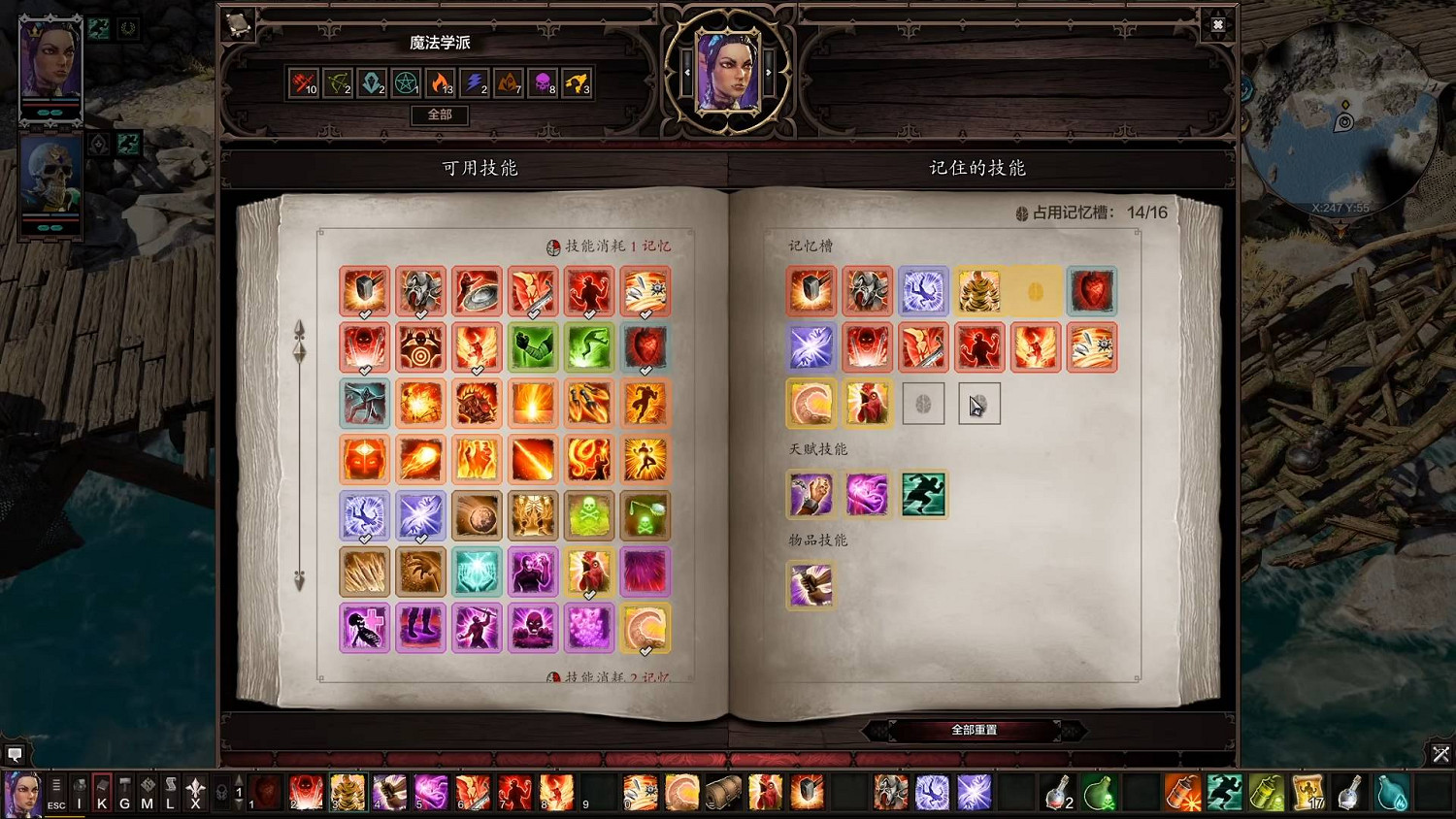Screen dimensions: 1456x819
Task: Click the right arrow beside the character portrait
Action: point(770,71)
